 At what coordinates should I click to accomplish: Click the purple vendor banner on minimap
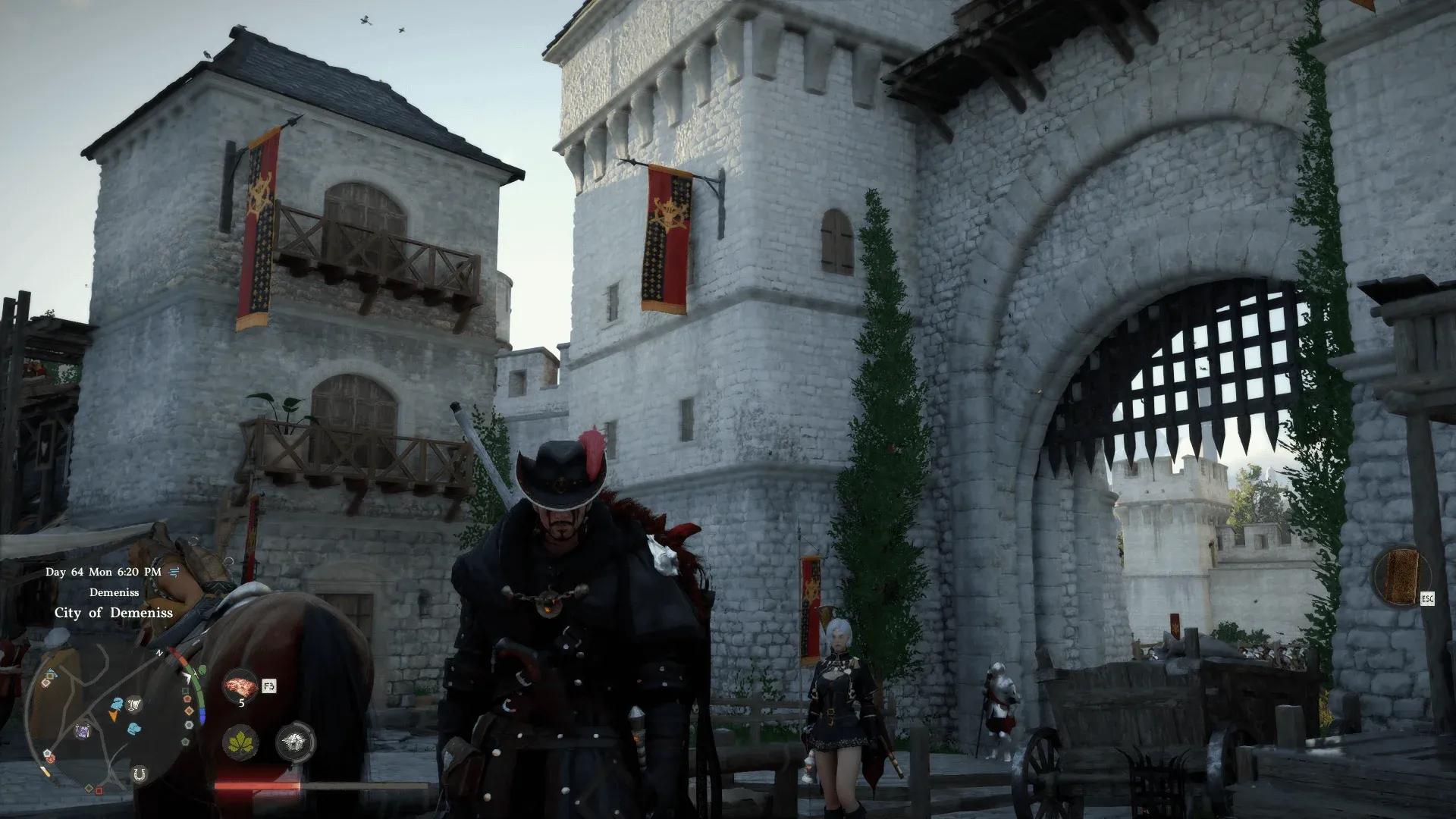83,731
